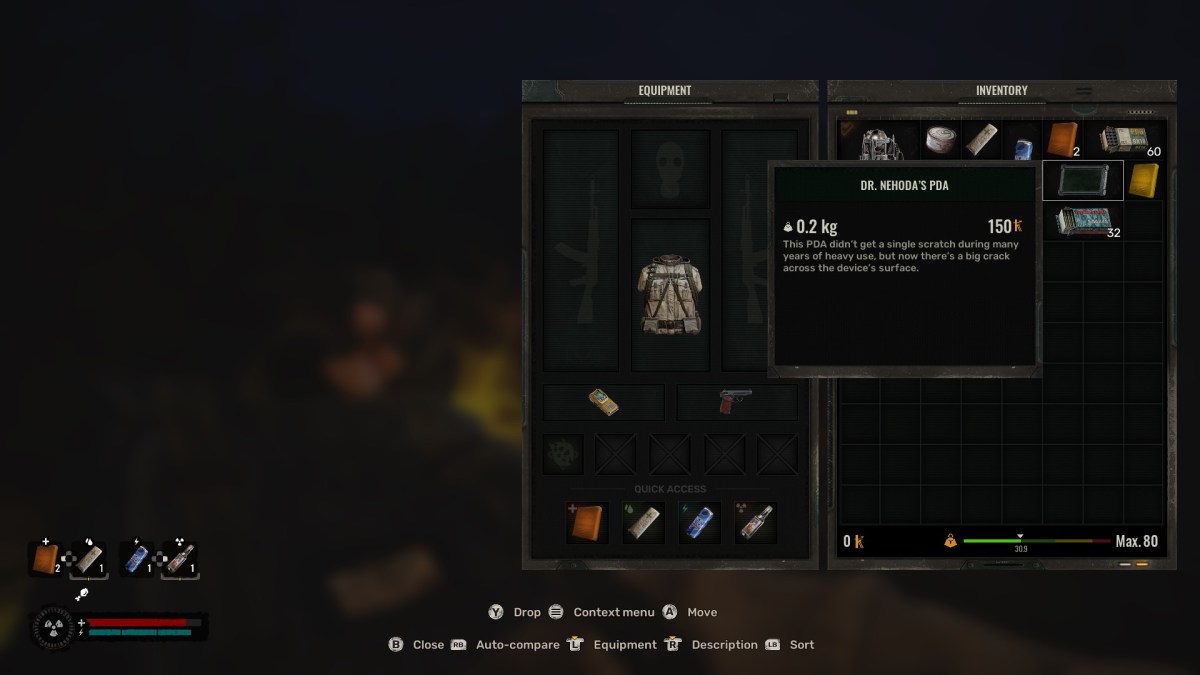Select the quick access energy drink slot
Screen dimensions: 1200x675
click(699, 522)
